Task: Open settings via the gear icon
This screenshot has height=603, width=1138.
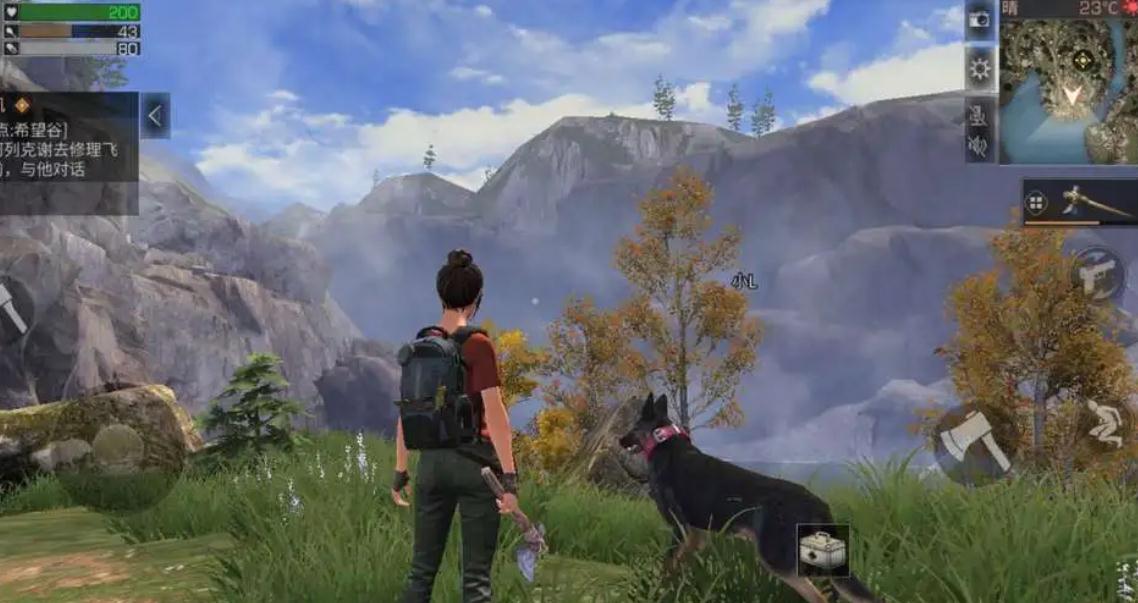Action: tap(980, 68)
